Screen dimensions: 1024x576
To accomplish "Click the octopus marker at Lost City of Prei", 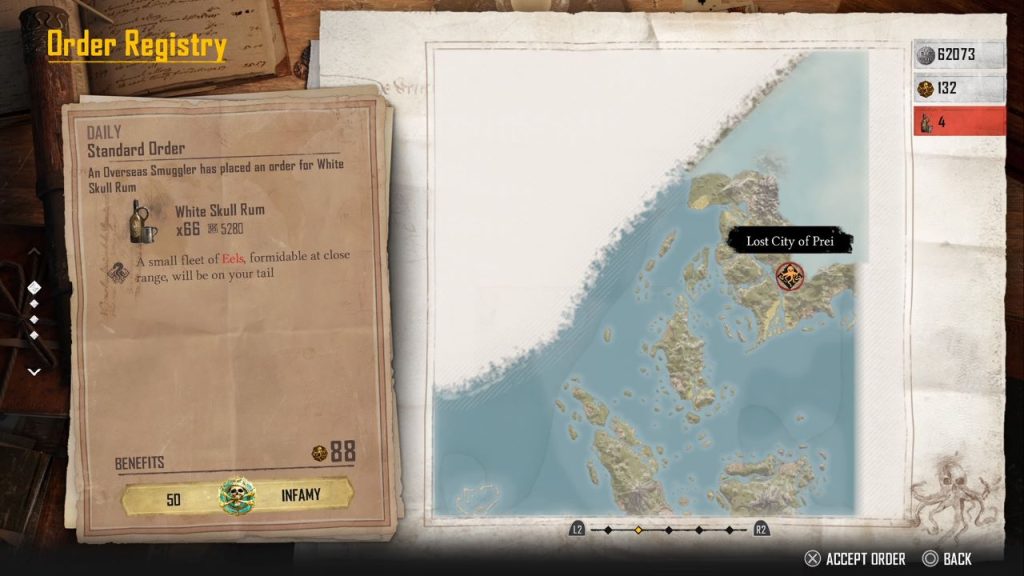I will (790, 273).
